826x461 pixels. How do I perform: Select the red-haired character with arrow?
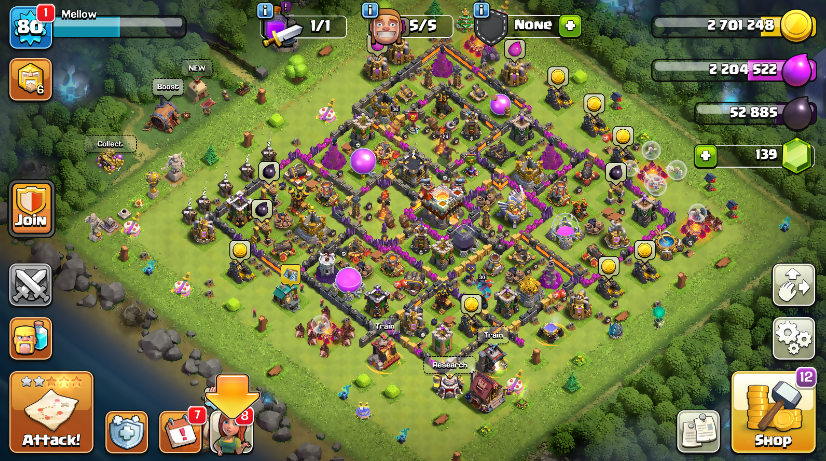click(230, 430)
